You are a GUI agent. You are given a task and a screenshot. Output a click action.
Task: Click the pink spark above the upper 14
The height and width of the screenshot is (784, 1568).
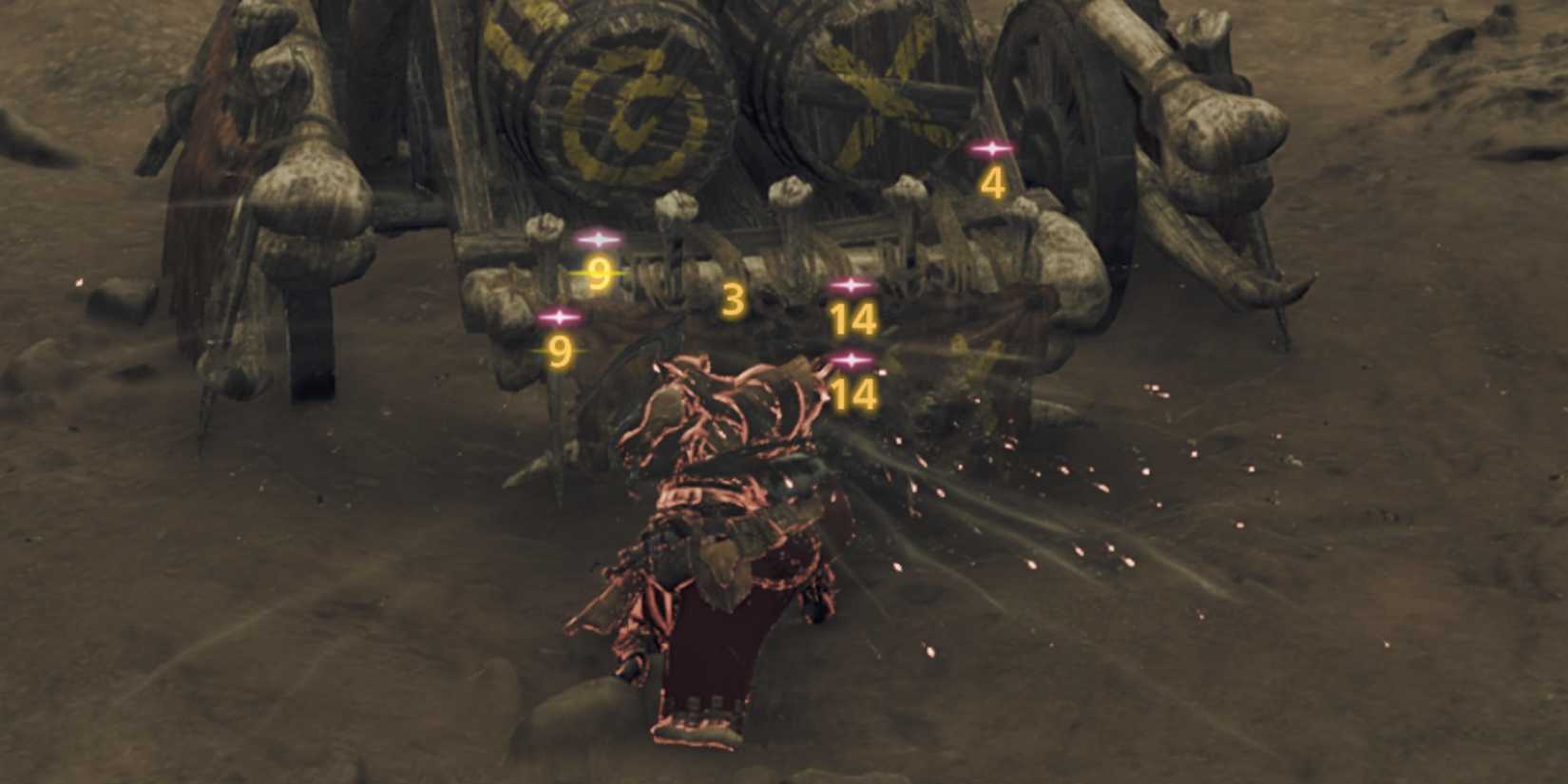[x=851, y=282]
